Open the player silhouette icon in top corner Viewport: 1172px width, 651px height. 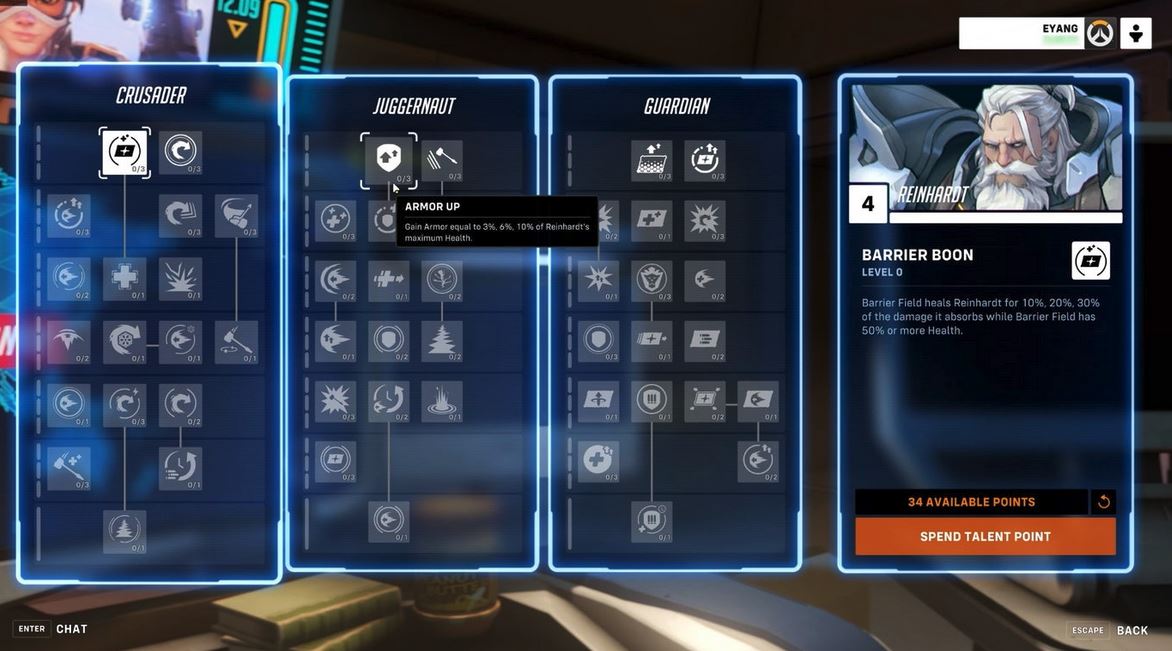tap(1136, 33)
